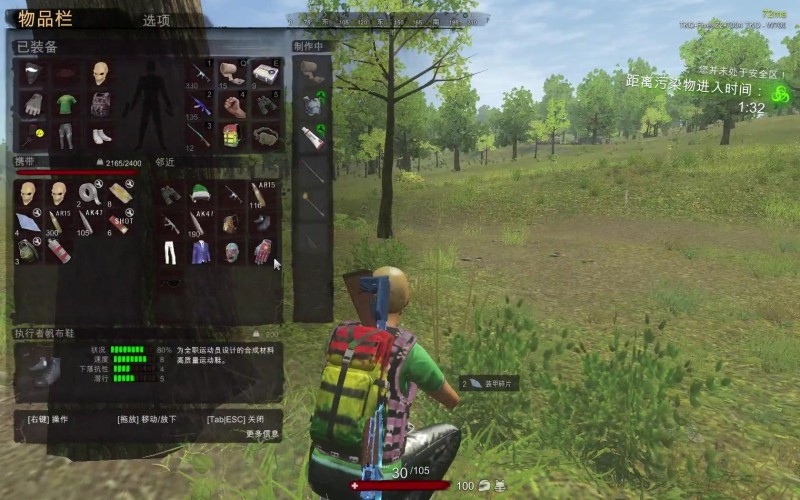Select the red gloves in nearby items
Image resolution: width=800 pixels, height=500 pixels.
tap(262, 251)
